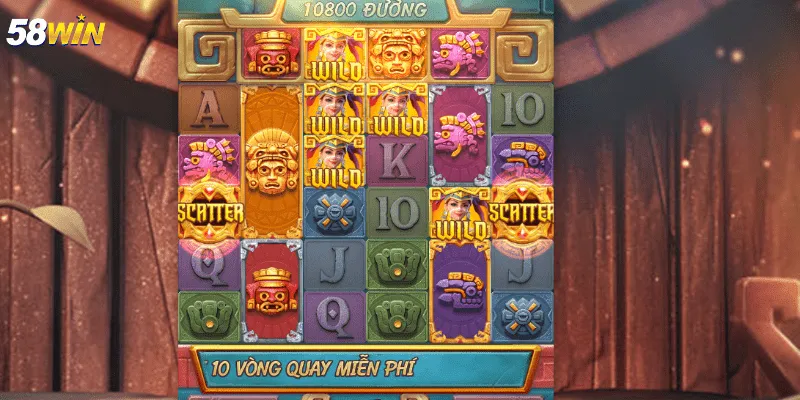Screen dimensions: 800x400
Task: Click the 58WIN logo
Action: [56, 32]
